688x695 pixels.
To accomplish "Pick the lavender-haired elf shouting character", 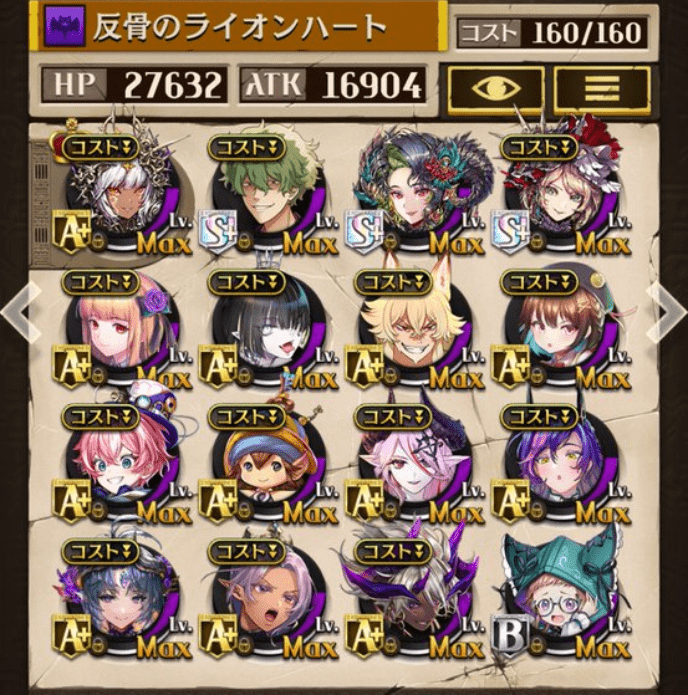I will click(266, 603).
